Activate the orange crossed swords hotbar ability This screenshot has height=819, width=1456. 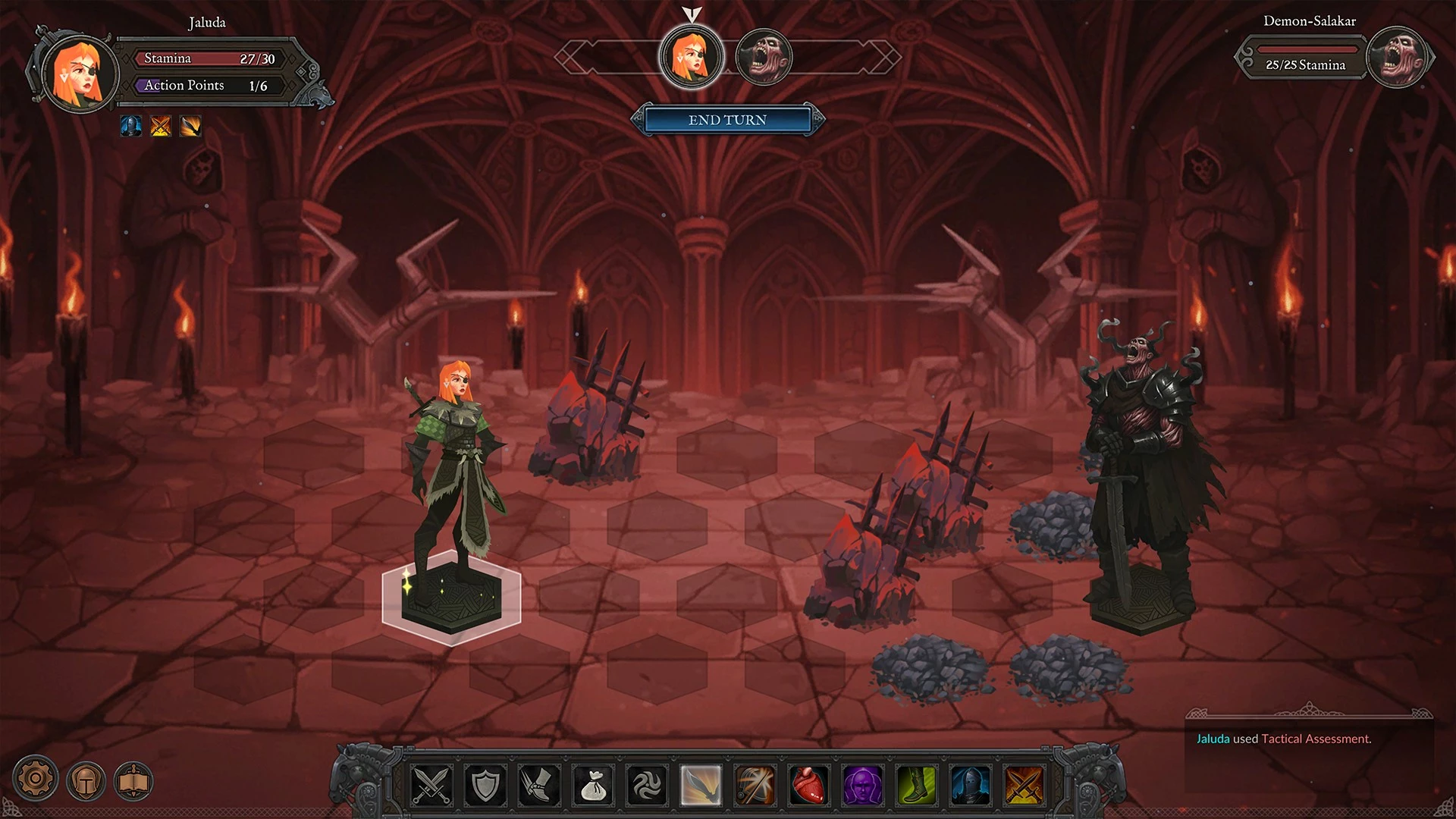[1025, 785]
